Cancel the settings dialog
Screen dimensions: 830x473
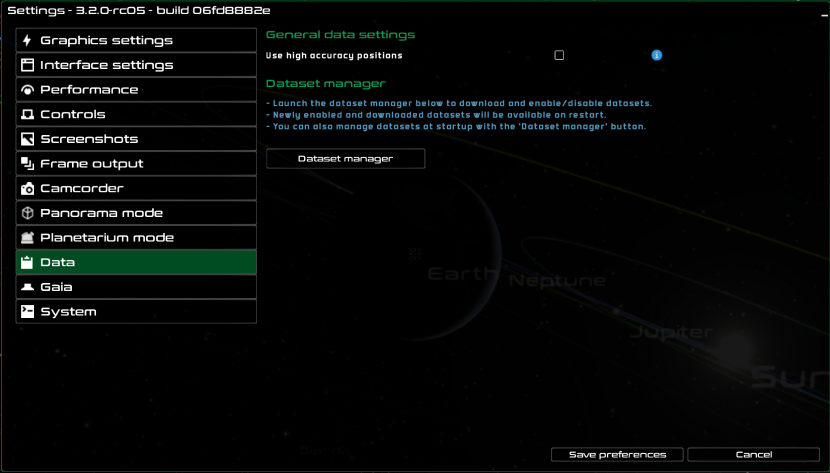pyautogui.click(x=753, y=455)
